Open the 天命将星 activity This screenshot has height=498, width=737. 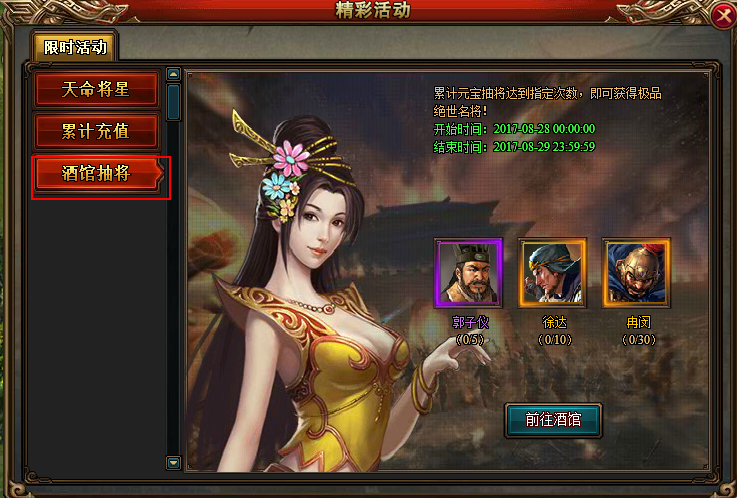[x=97, y=89]
